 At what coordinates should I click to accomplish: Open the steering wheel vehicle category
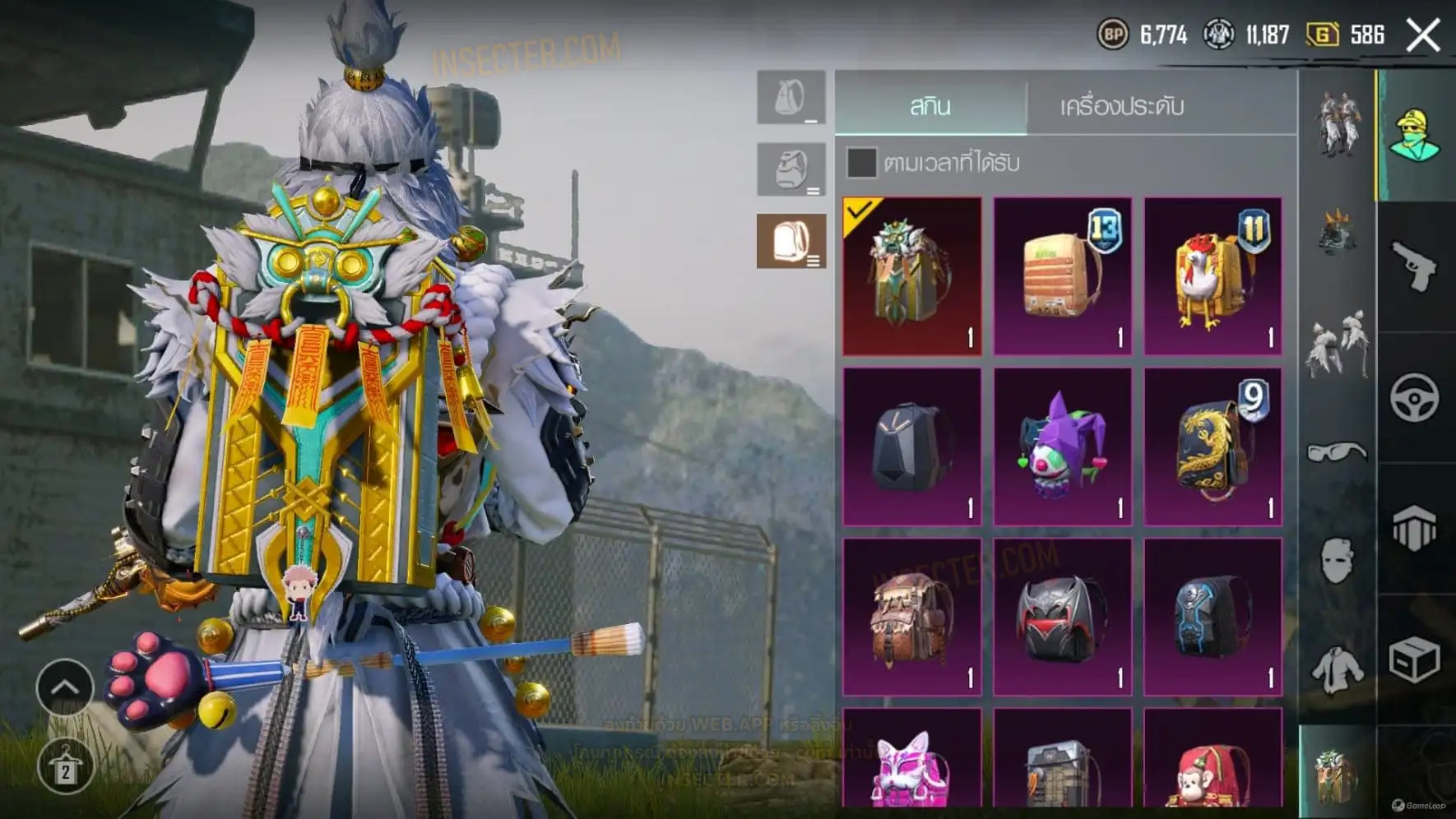pos(1415,398)
